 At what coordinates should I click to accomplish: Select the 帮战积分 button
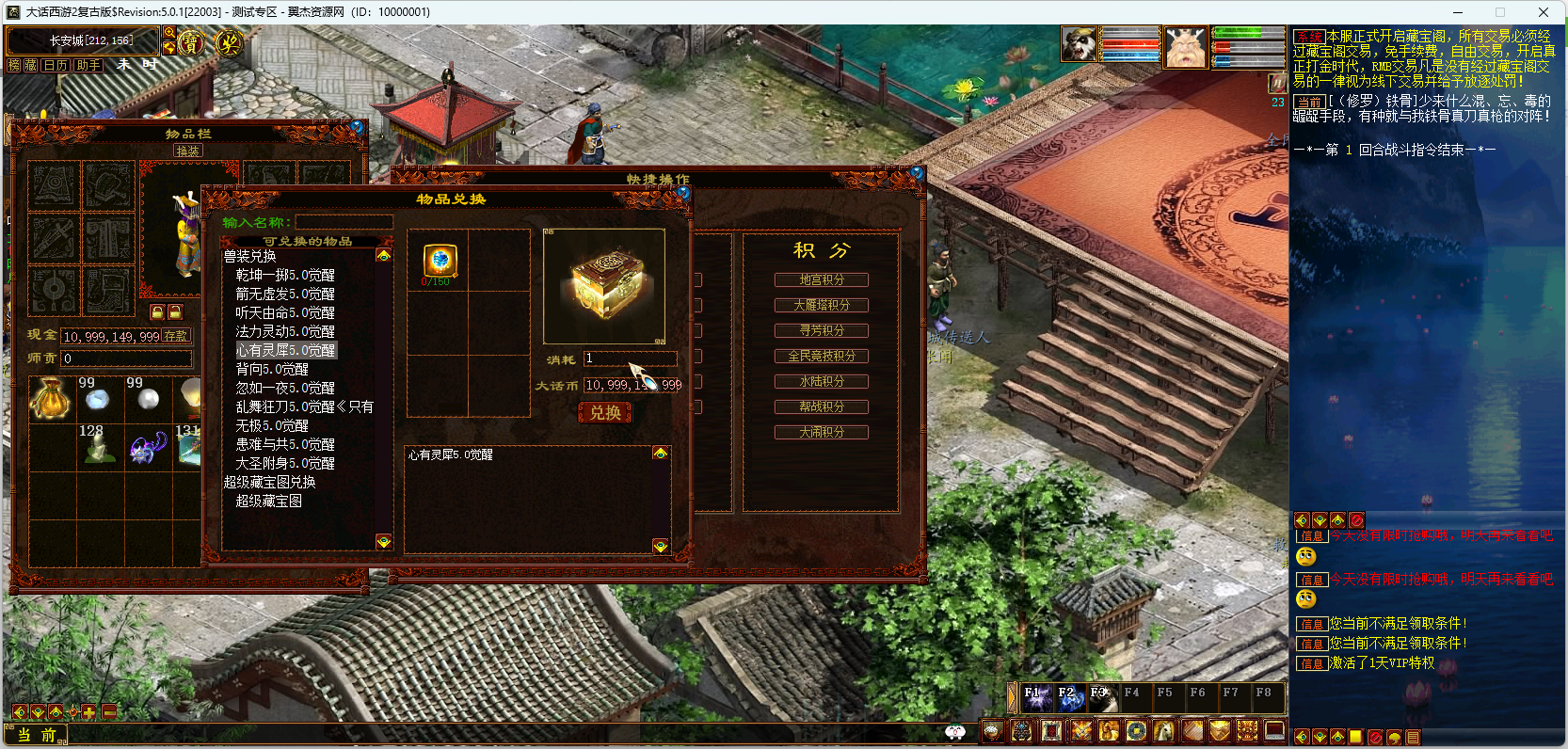click(821, 406)
